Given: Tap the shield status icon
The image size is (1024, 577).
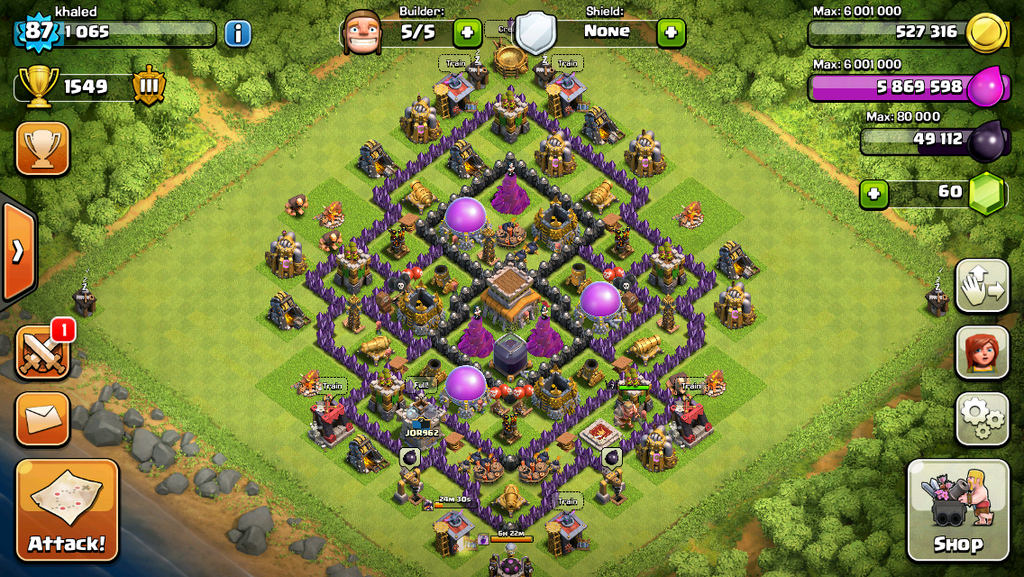Looking at the screenshot, I should click(535, 32).
